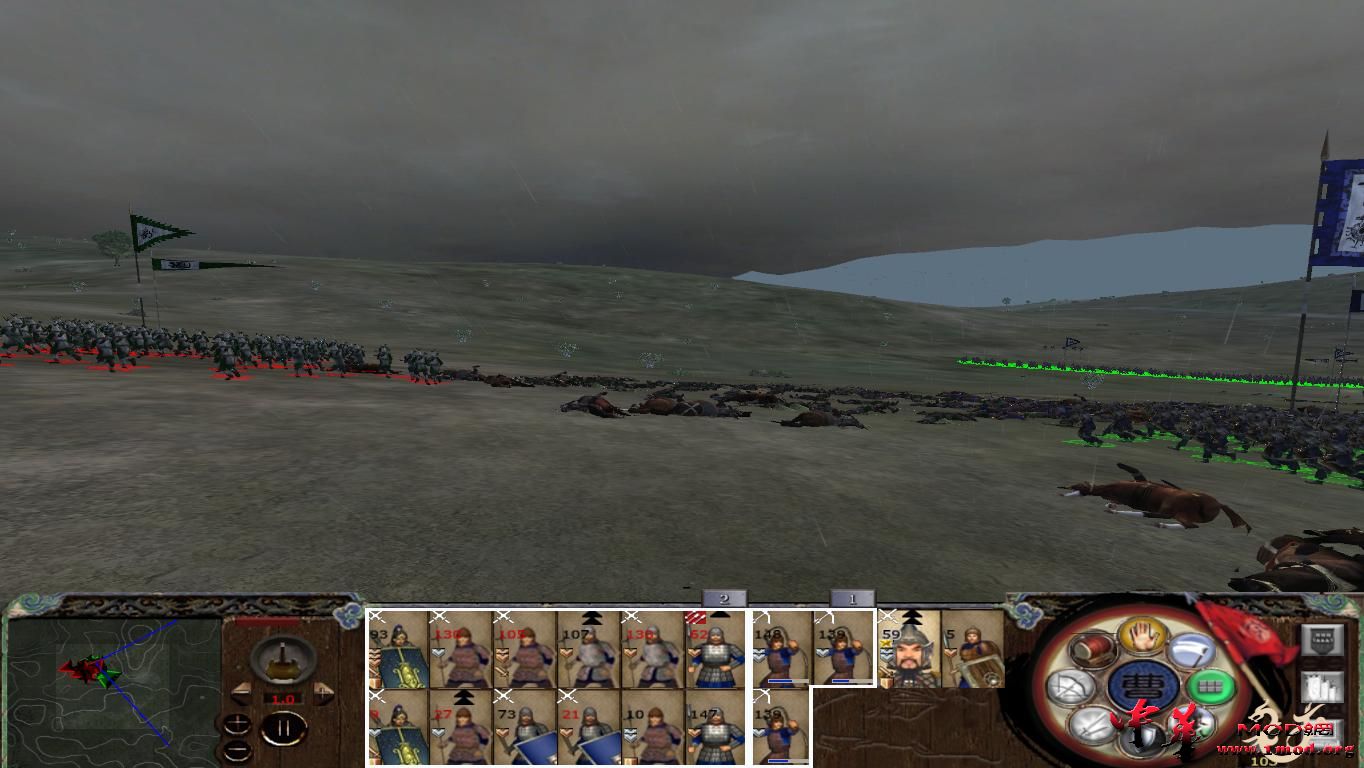Click the shield insignia icon upper right panel
The width and height of the screenshot is (1364, 768).
point(1322,638)
